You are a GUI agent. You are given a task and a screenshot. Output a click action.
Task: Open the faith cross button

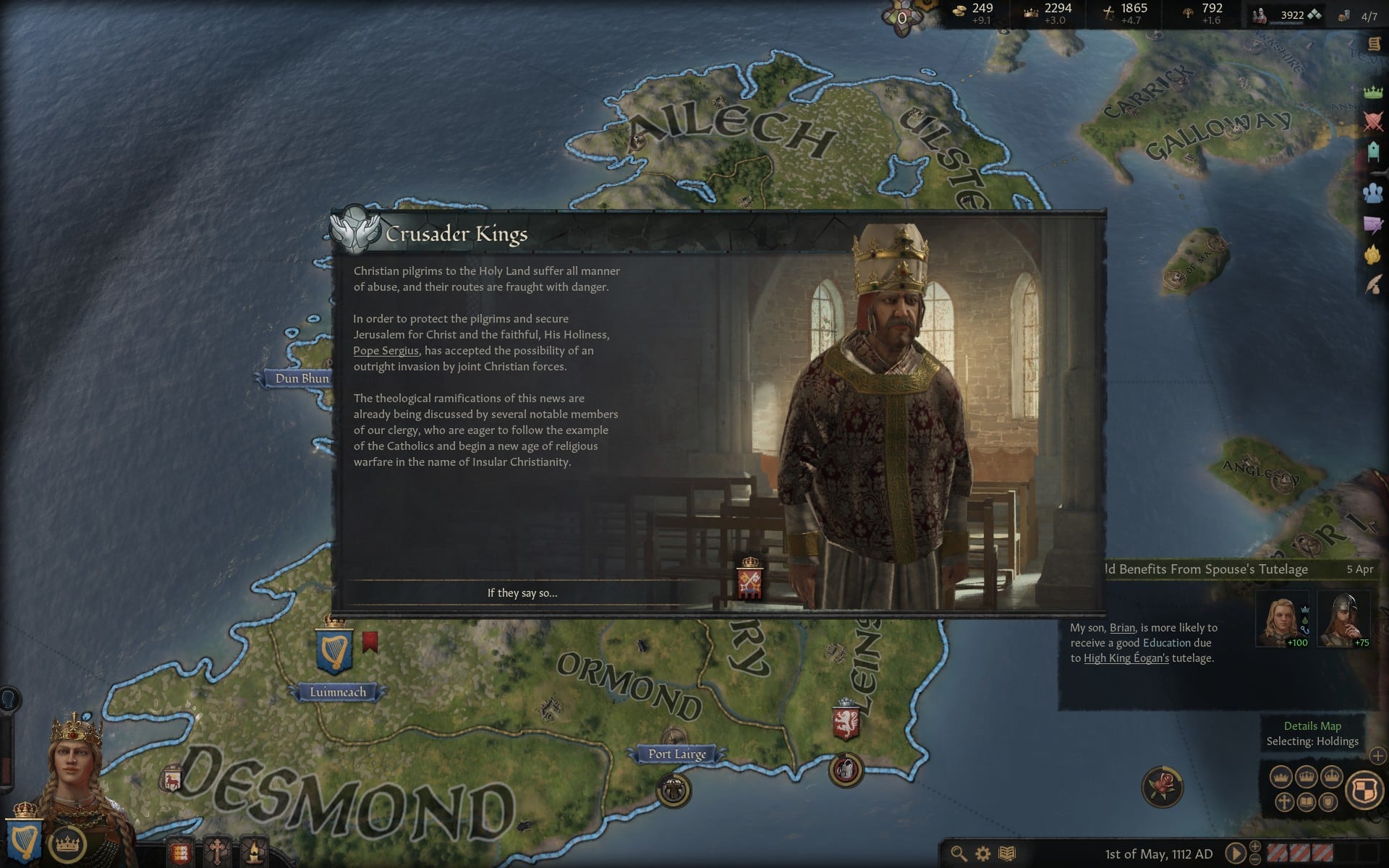coord(216,851)
